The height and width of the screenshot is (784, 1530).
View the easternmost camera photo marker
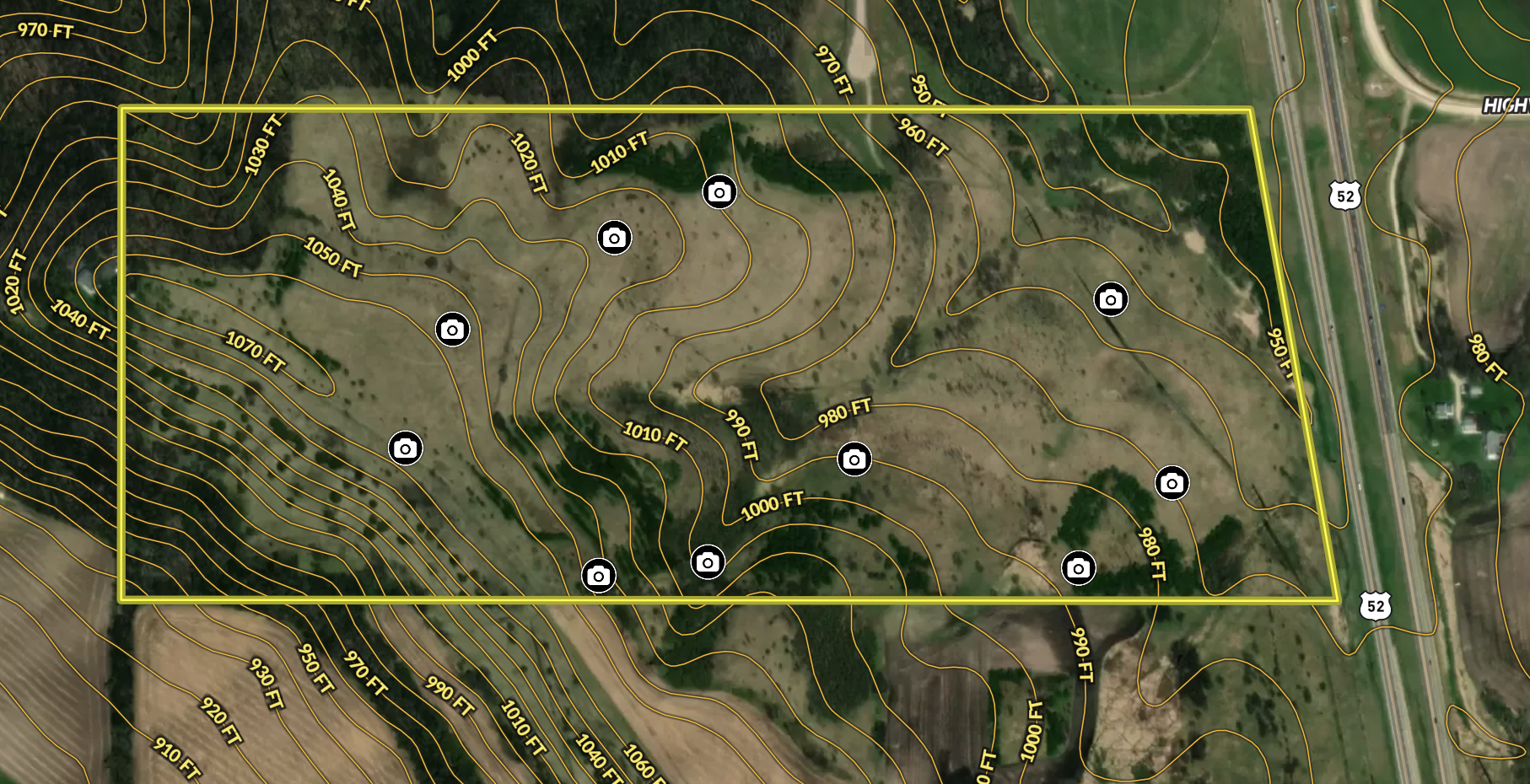pos(1172,483)
